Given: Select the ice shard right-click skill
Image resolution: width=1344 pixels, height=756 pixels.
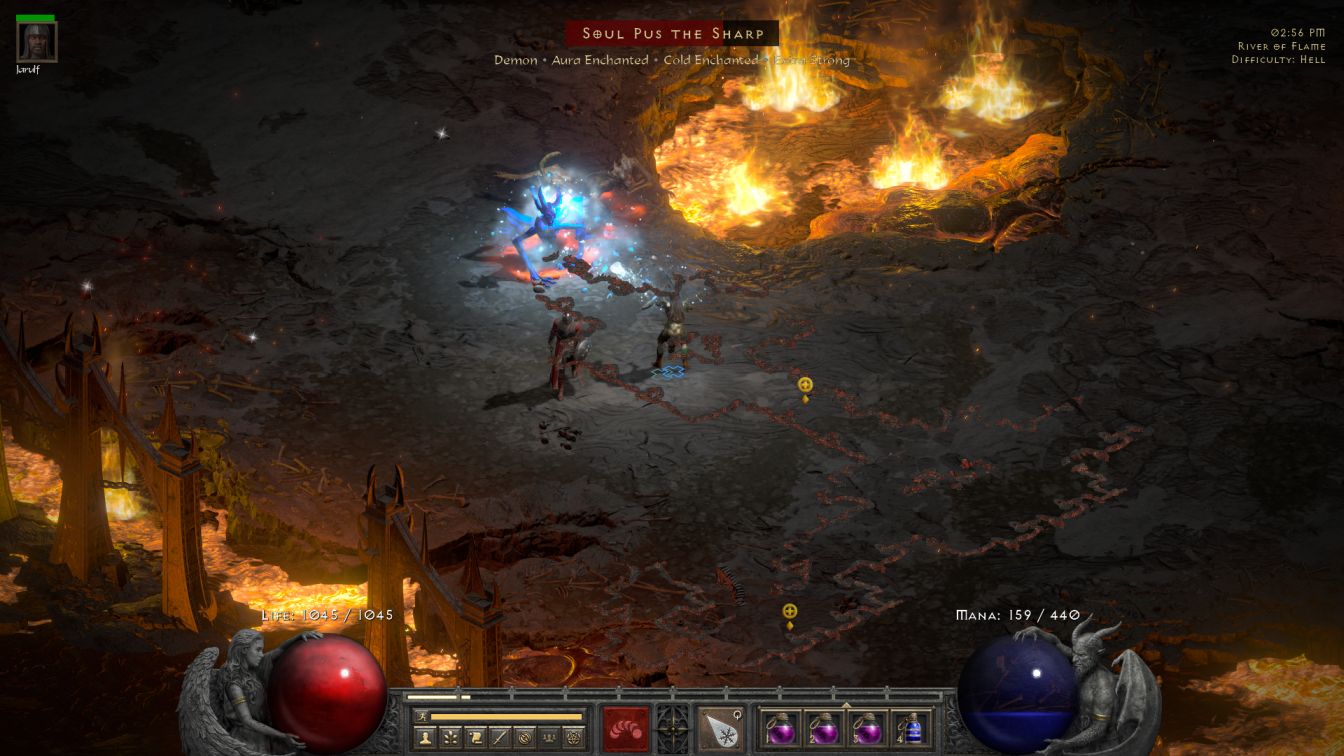Looking at the screenshot, I should point(719,728).
